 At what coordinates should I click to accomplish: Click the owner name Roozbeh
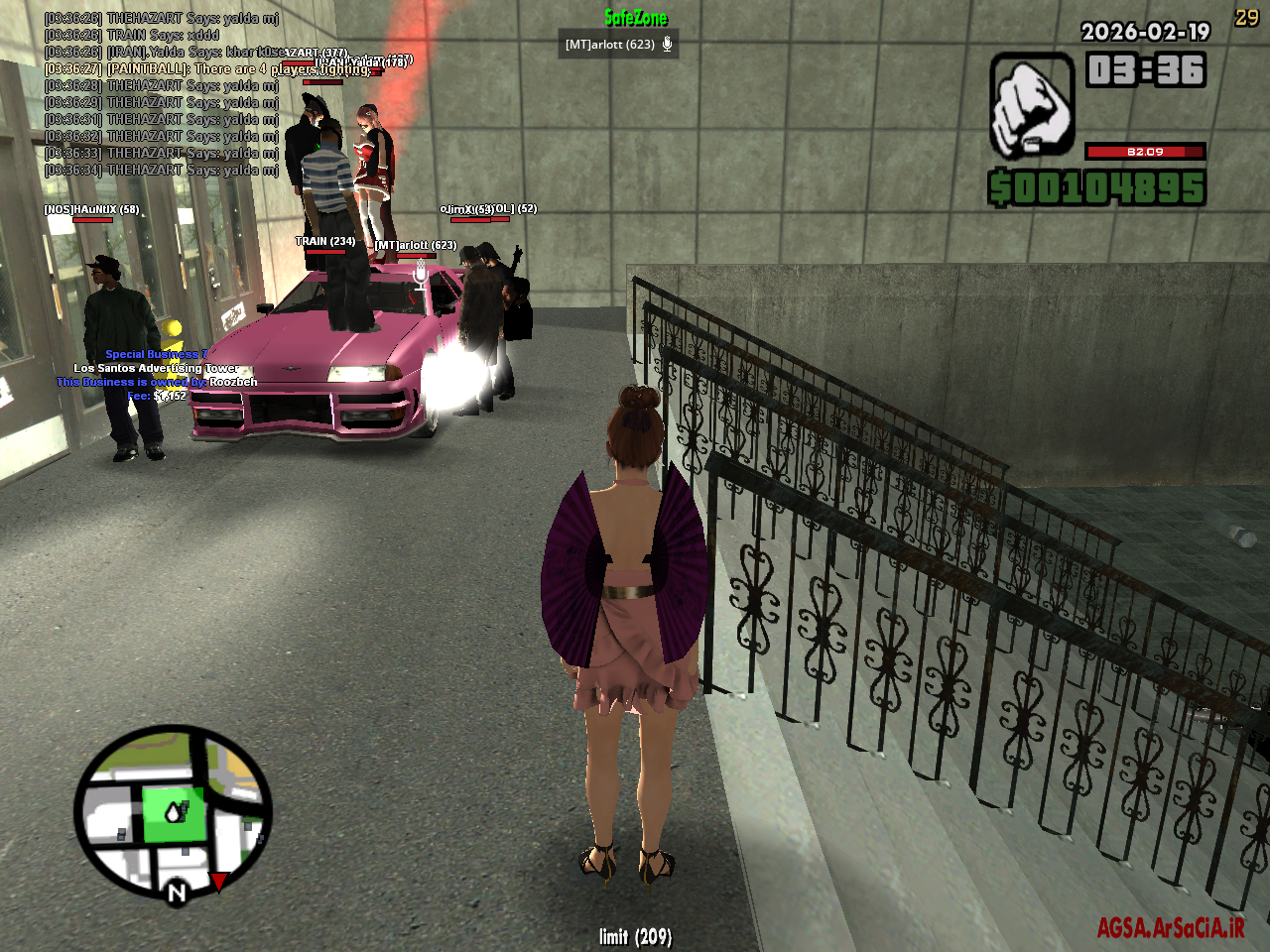[231, 381]
